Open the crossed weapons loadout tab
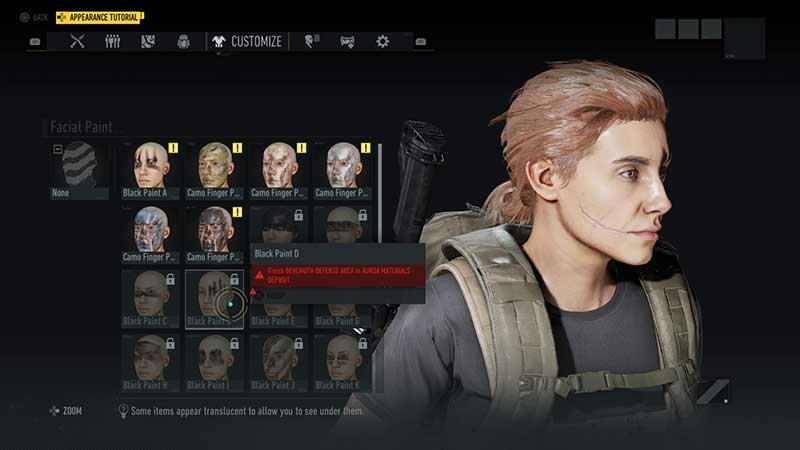This screenshot has width=800, height=450. tap(78, 42)
